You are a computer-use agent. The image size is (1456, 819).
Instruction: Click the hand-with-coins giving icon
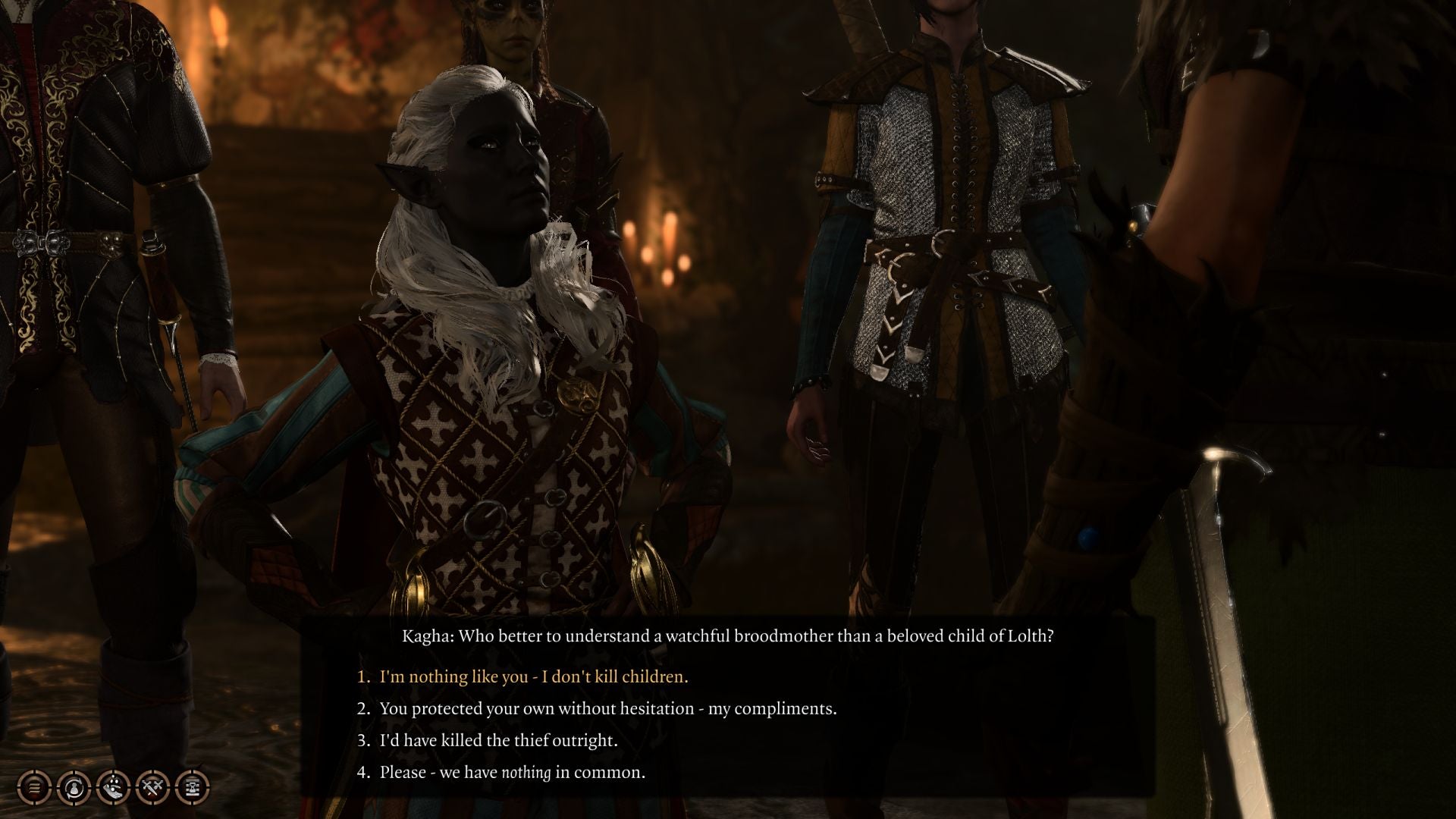114,788
